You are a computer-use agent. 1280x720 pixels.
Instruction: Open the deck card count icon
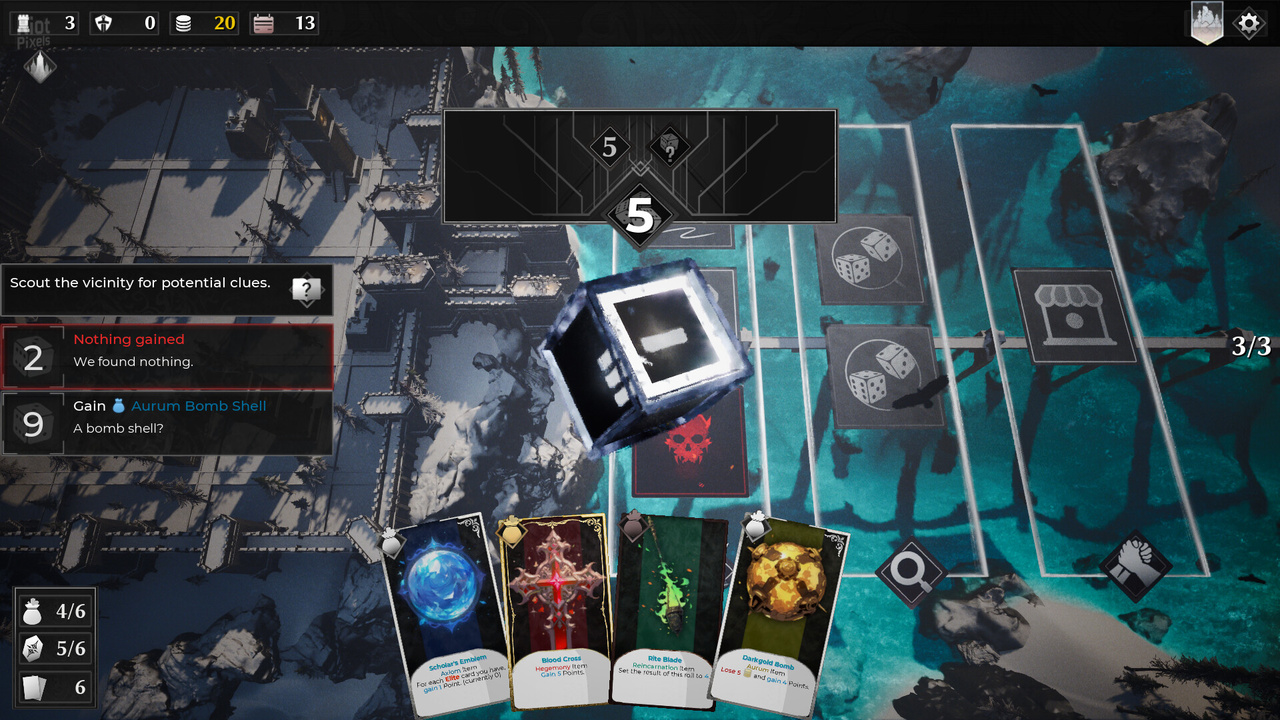(33, 687)
